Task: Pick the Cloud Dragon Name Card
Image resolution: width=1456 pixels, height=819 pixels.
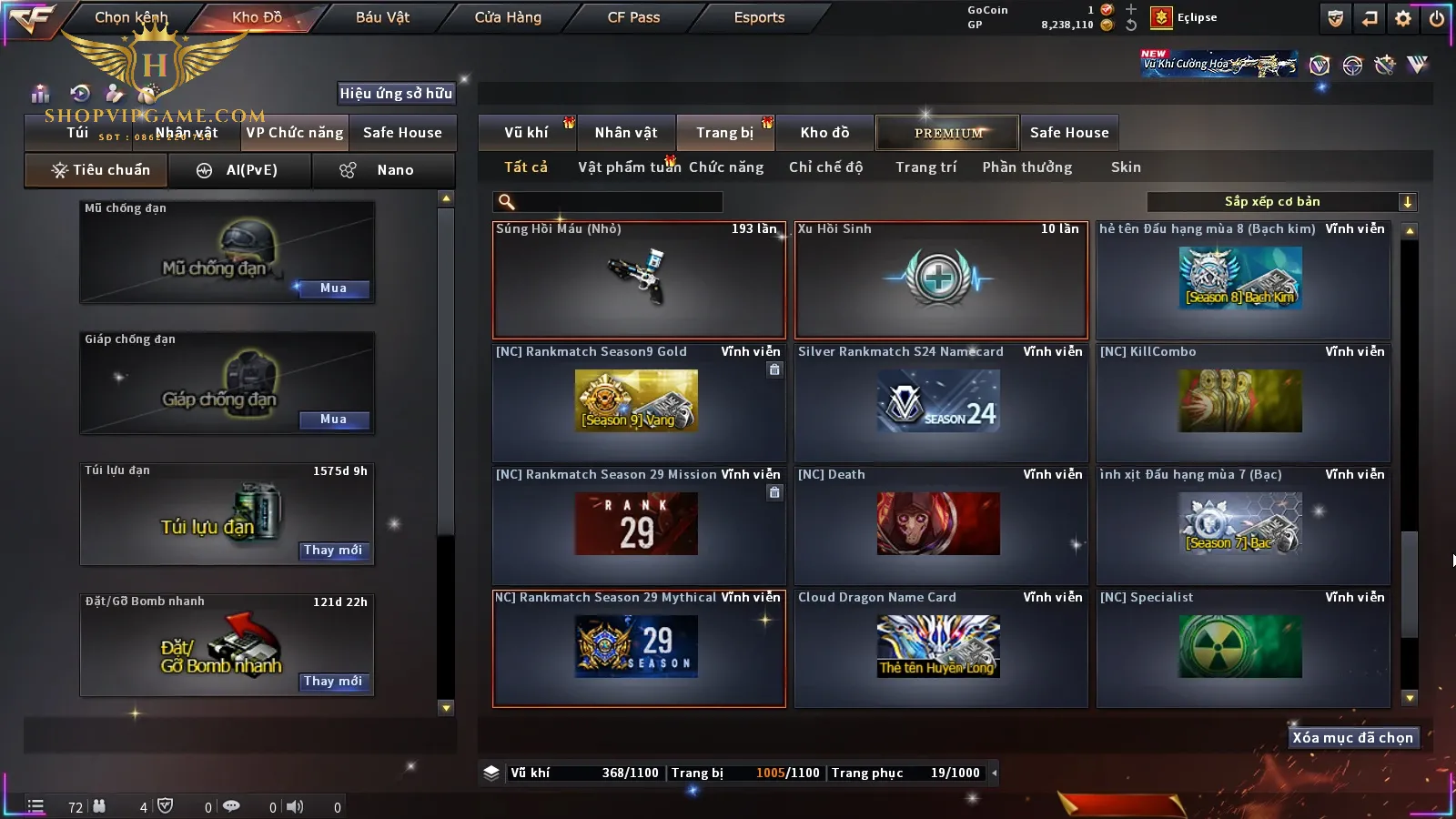Action: click(x=941, y=648)
